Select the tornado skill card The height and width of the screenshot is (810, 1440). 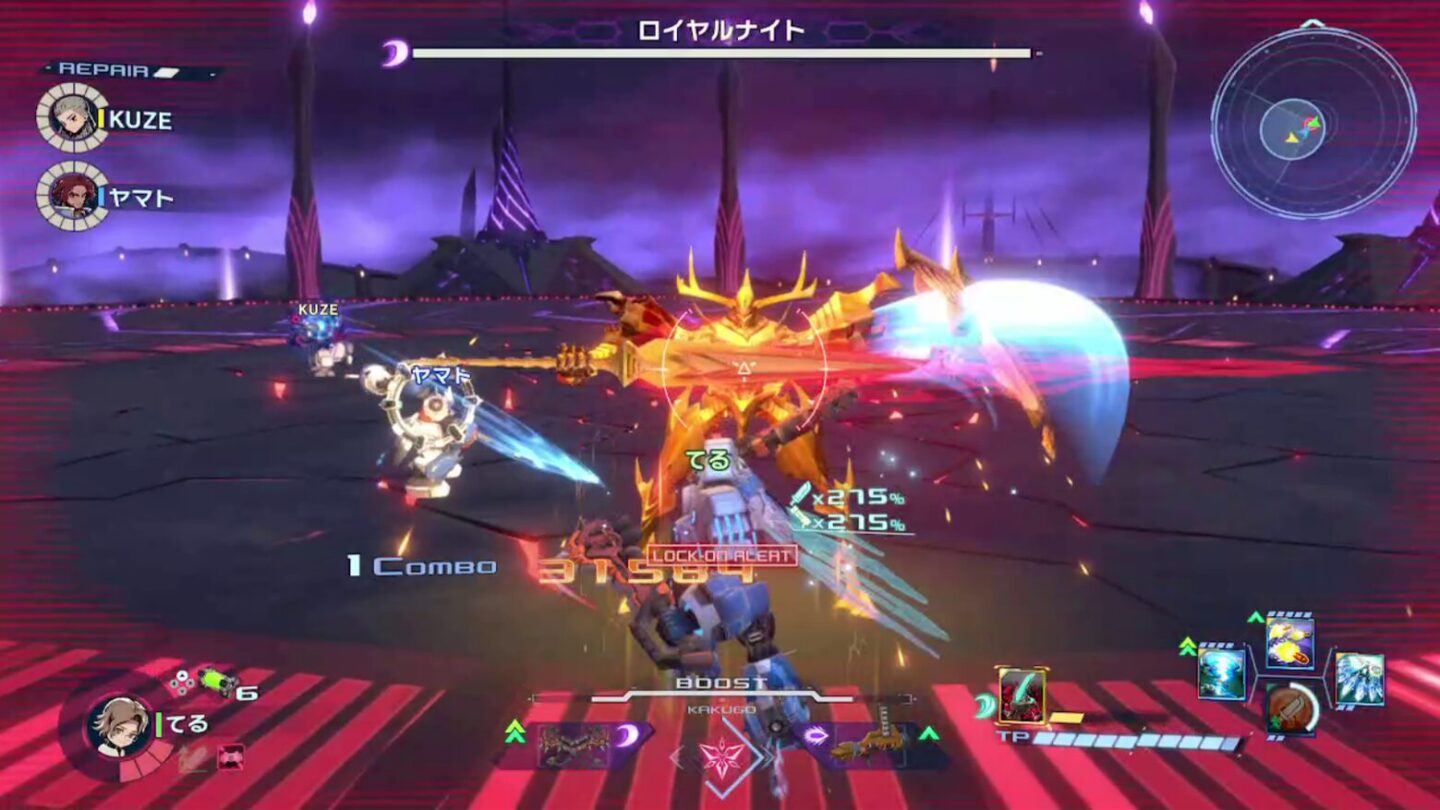(1222, 671)
